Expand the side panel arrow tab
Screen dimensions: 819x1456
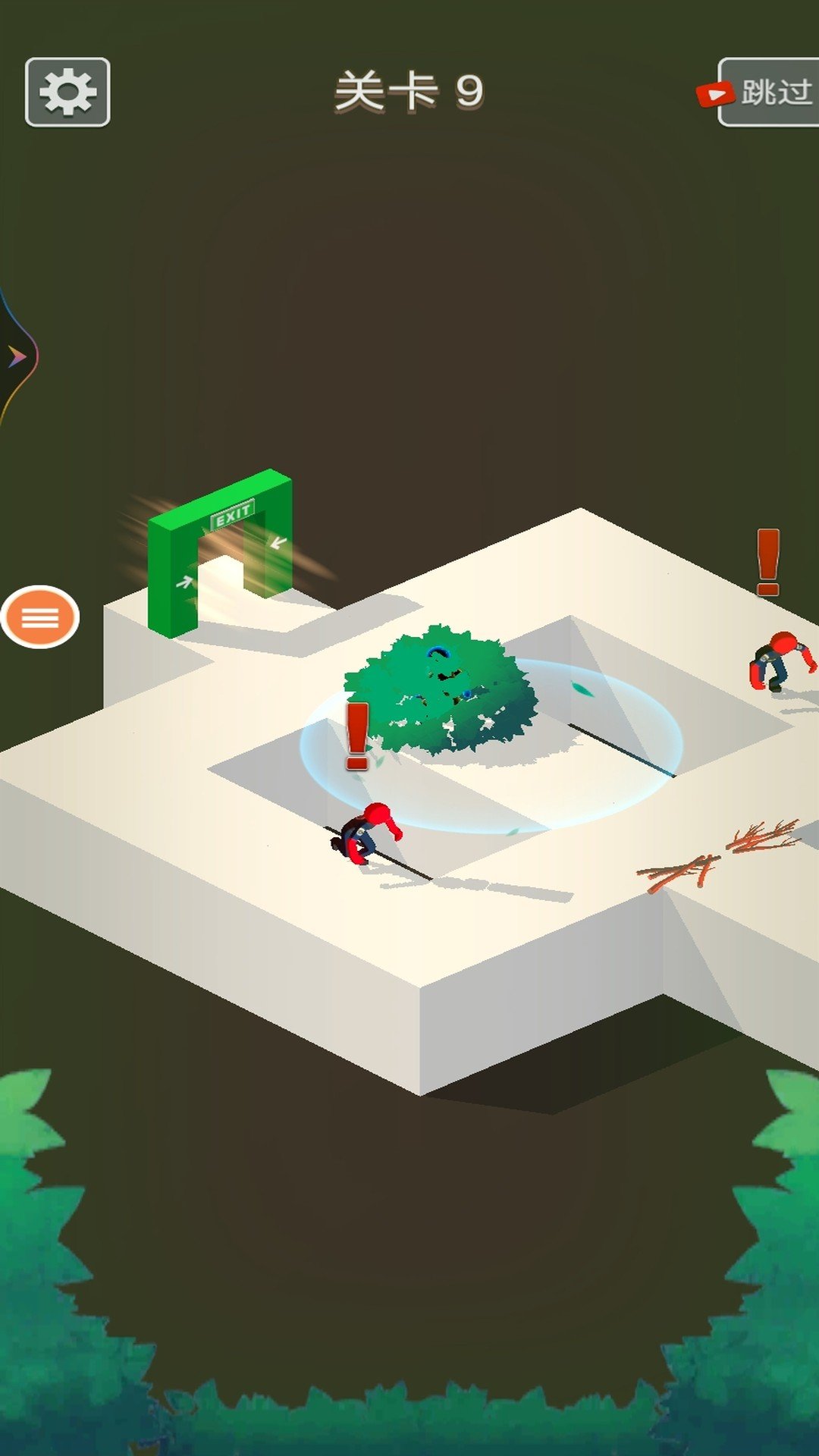[17, 356]
